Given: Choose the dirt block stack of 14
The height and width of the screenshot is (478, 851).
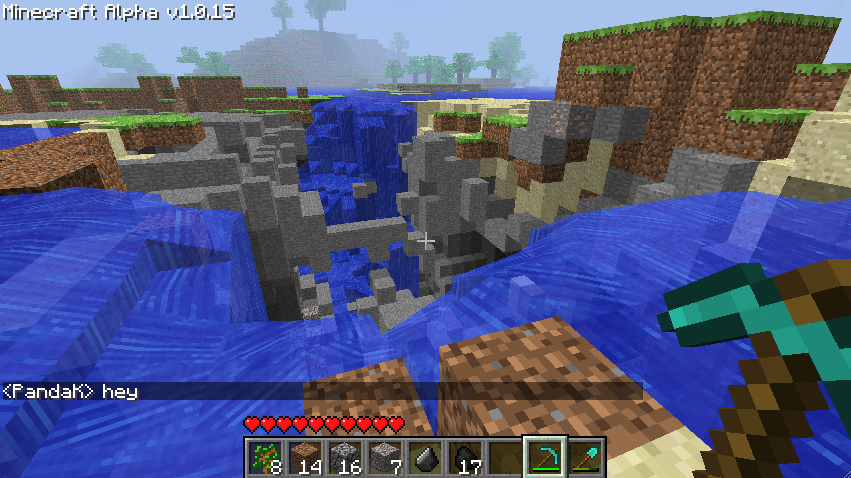Looking at the screenshot, I should [306, 457].
